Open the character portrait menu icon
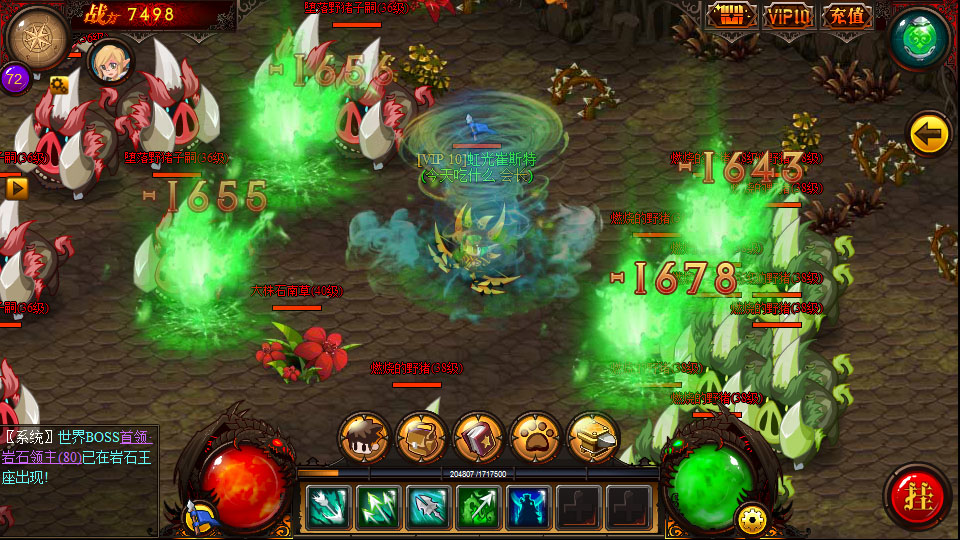The height and width of the screenshot is (540, 960). (364, 437)
